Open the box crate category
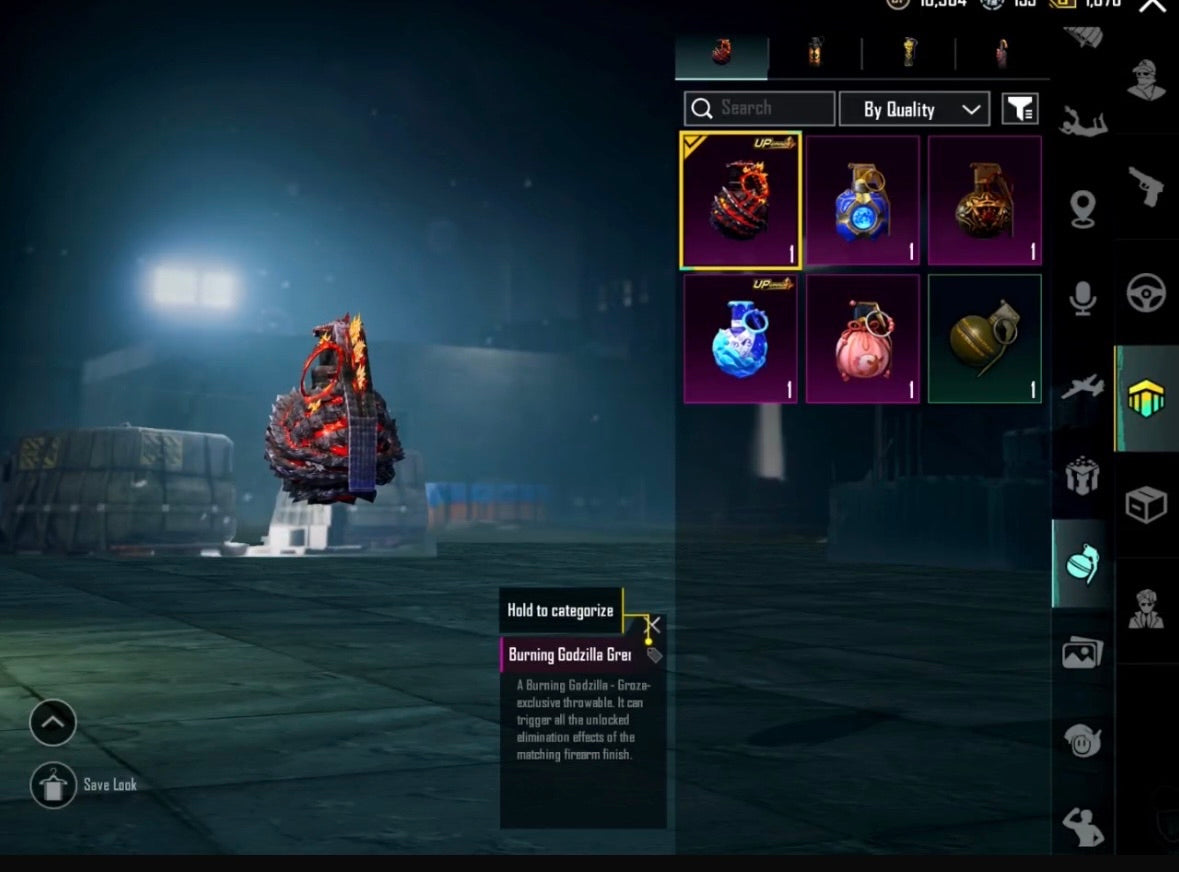Screen dimensions: 1179x872 click(x=1146, y=505)
